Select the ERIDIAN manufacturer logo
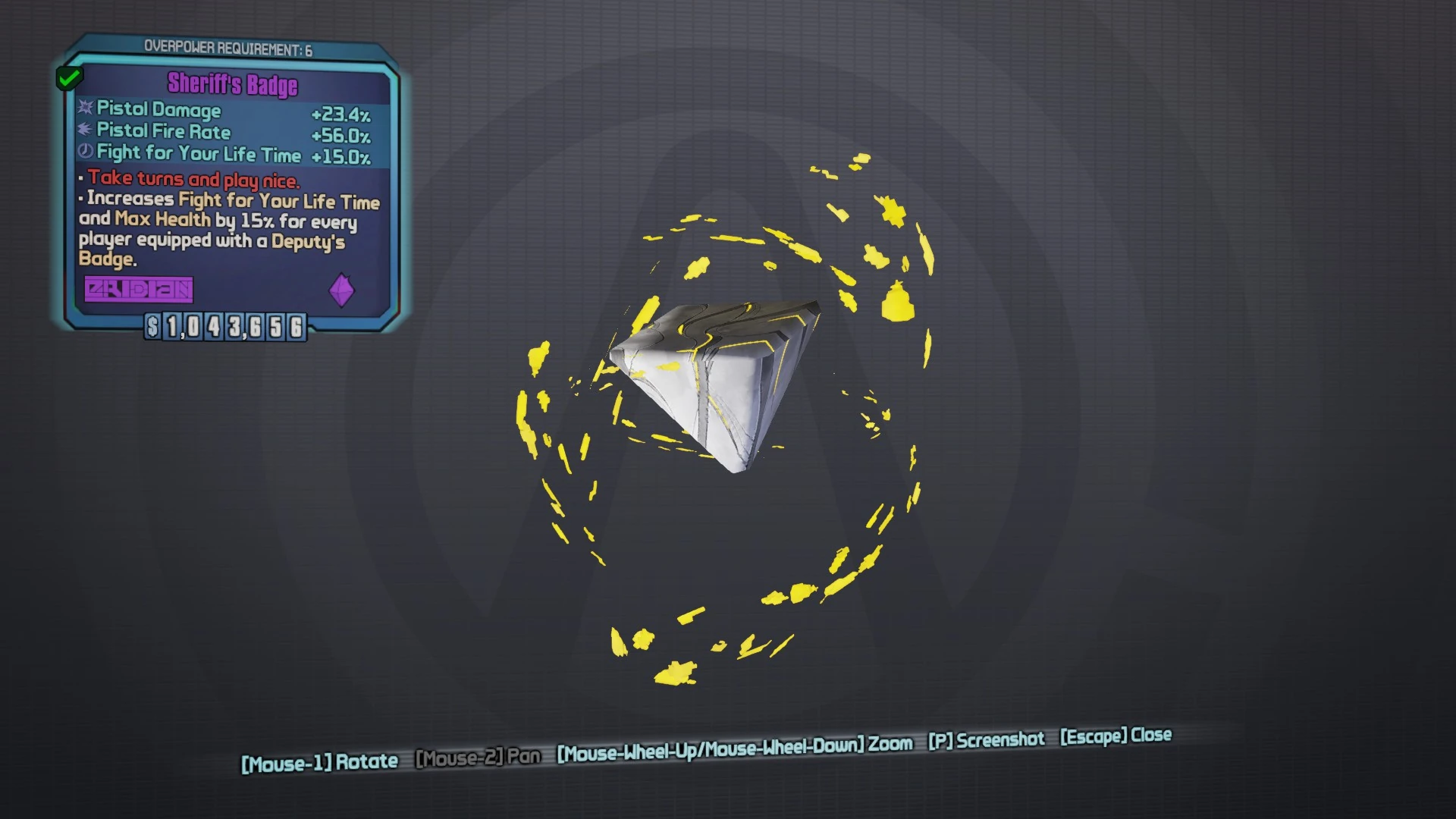 pos(139,290)
